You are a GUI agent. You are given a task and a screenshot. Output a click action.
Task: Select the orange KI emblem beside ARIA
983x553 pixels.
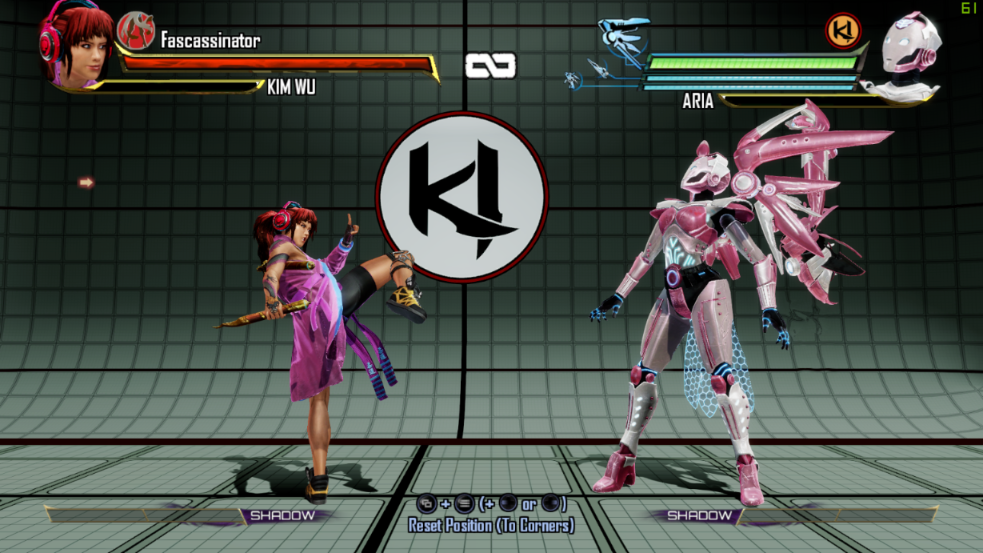843,31
